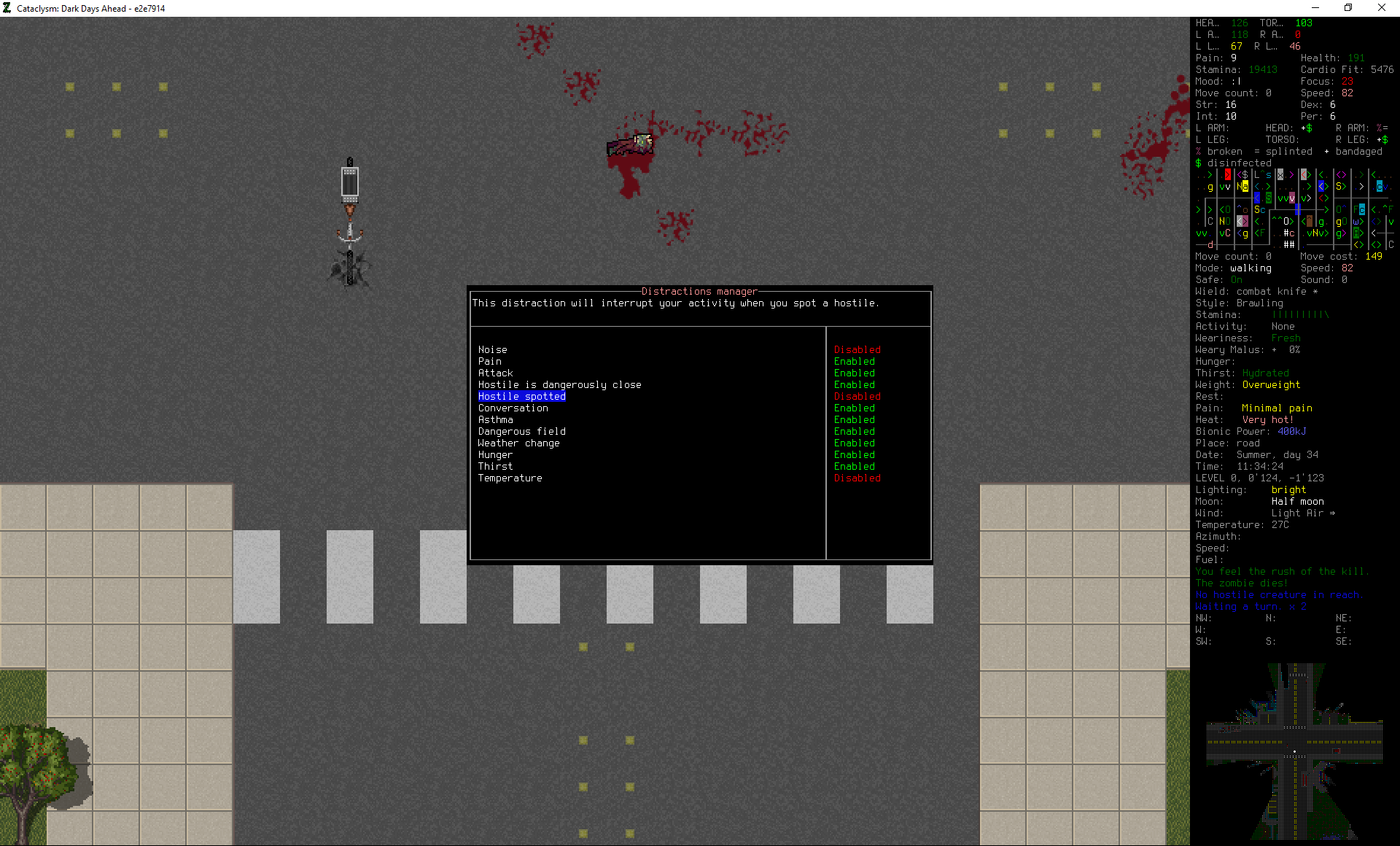Screen dimensions: 1400x846
Task: Select the Weather change list entry
Action: (518, 443)
